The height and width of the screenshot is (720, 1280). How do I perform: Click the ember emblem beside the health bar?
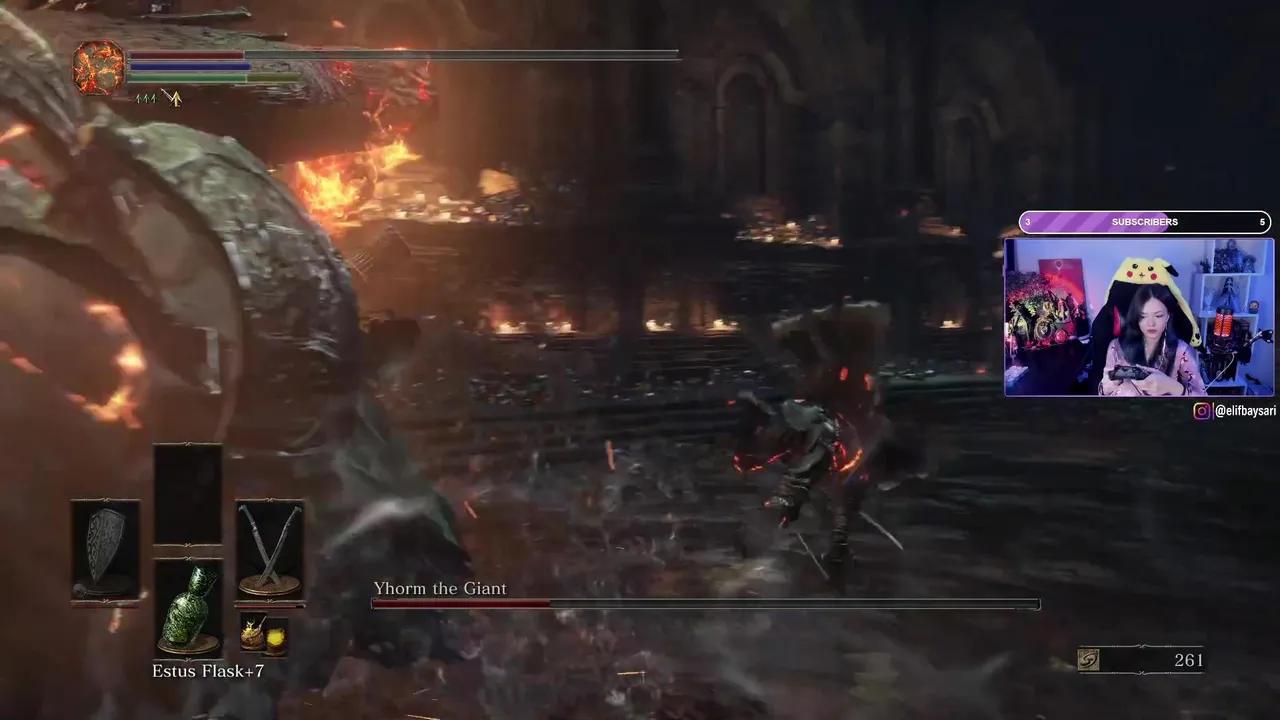coord(98,67)
